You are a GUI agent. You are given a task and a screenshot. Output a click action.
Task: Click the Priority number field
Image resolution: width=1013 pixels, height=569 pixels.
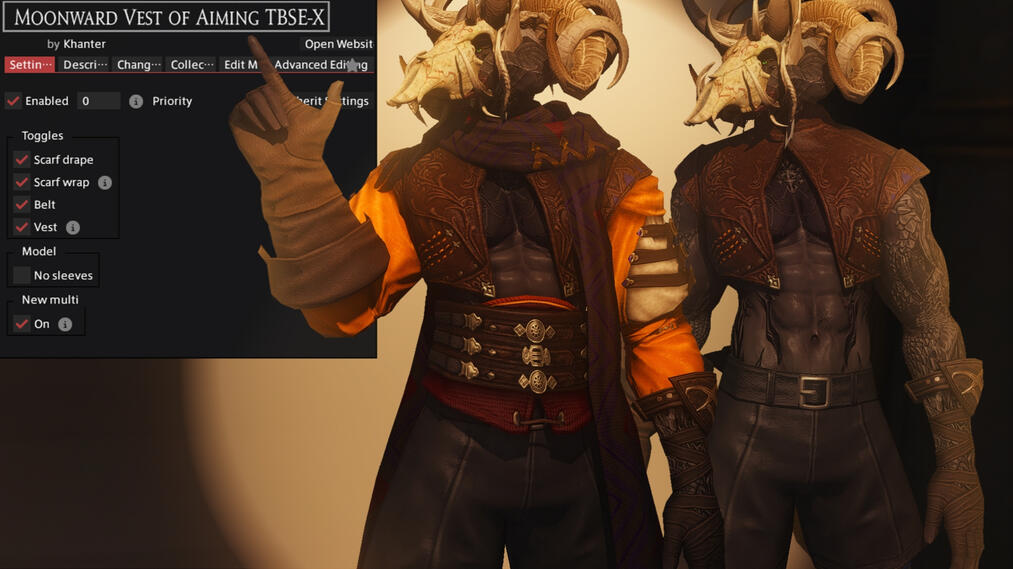pos(98,101)
